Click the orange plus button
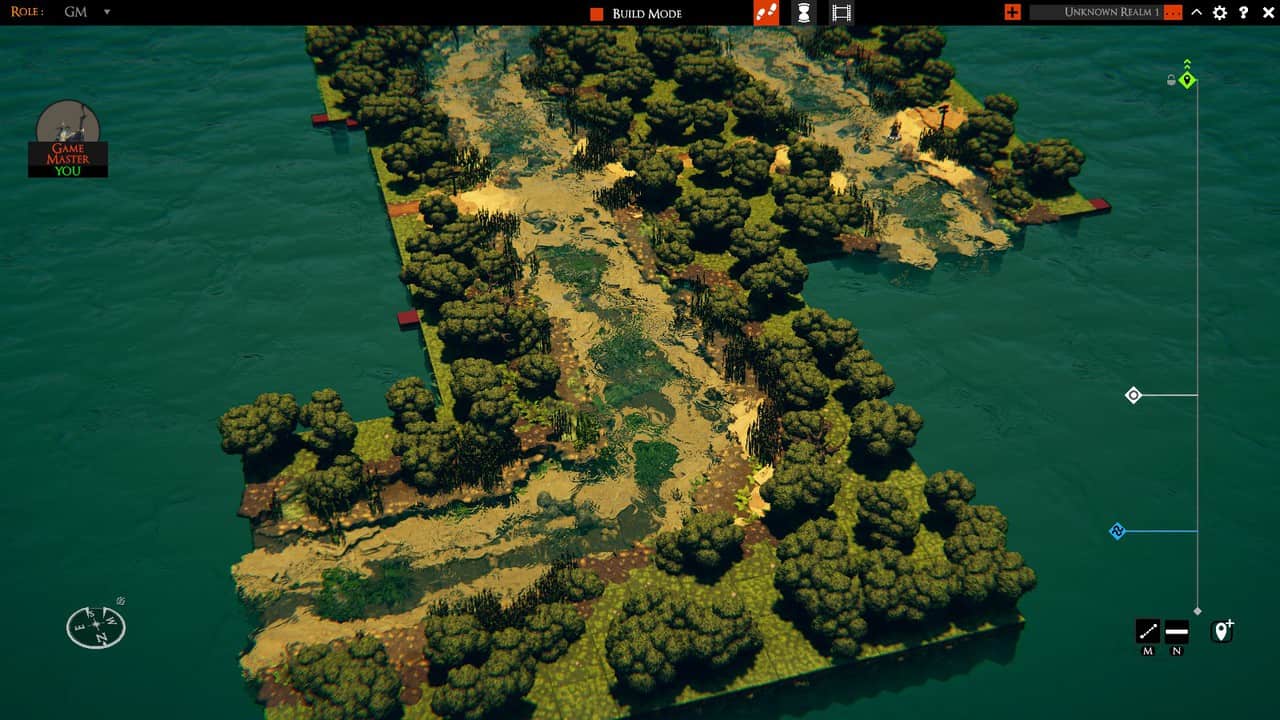This screenshot has width=1280, height=720. pos(1013,12)
